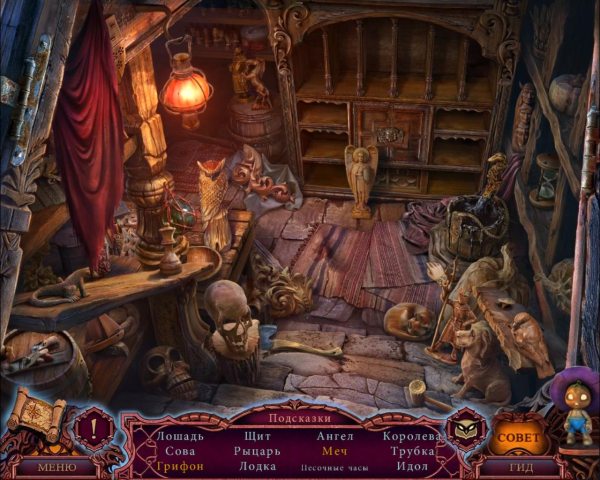Select the word Ангел in list
This screenshot has height=480, width=600.
click(x=335, y=436)
